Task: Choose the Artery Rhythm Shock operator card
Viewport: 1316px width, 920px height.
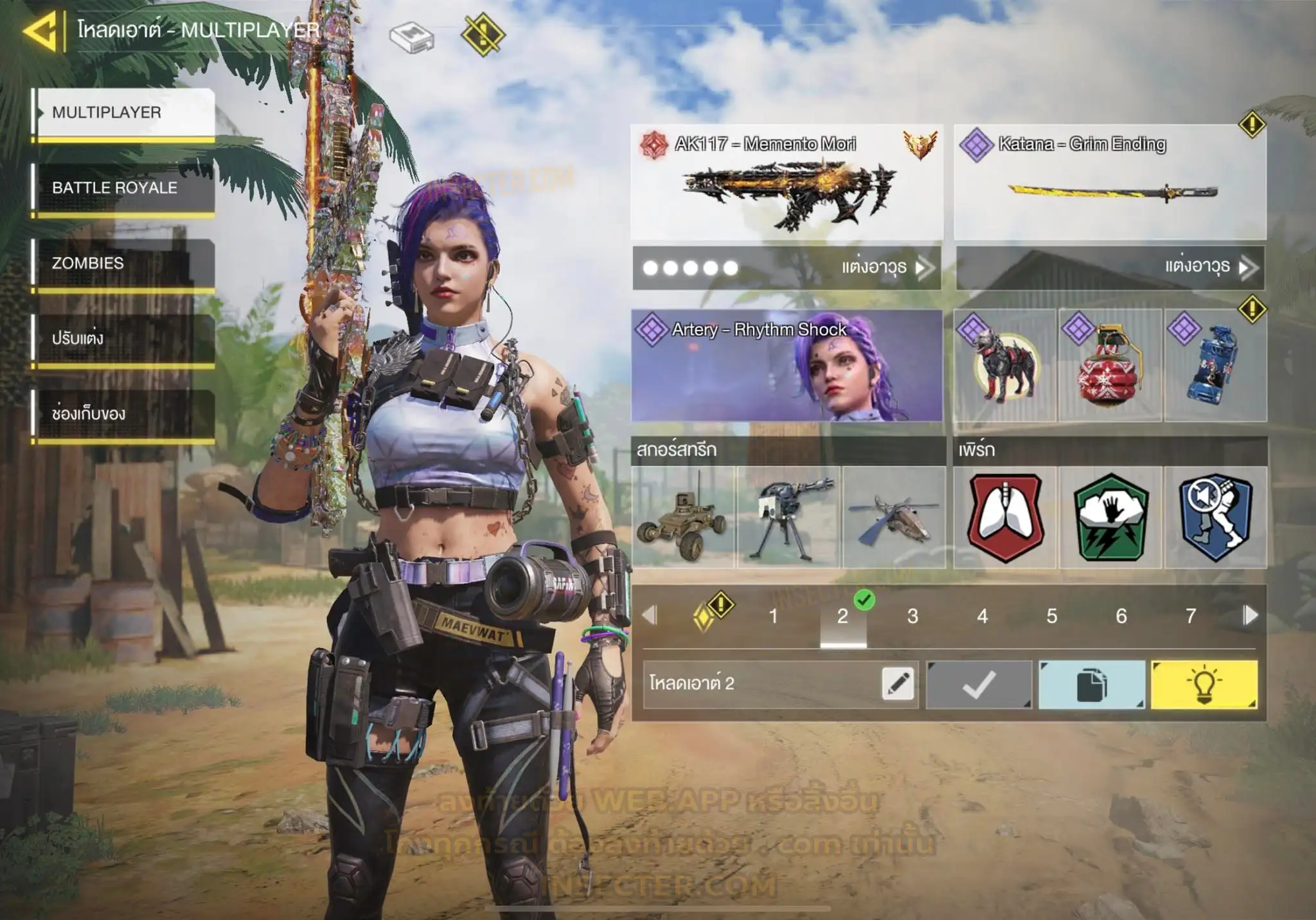Action: pyautogui.click(x=787, y=366)
